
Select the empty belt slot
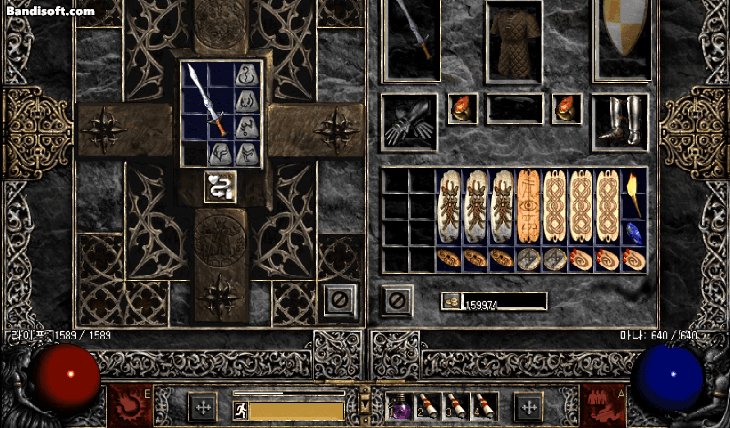pos(514,108)
